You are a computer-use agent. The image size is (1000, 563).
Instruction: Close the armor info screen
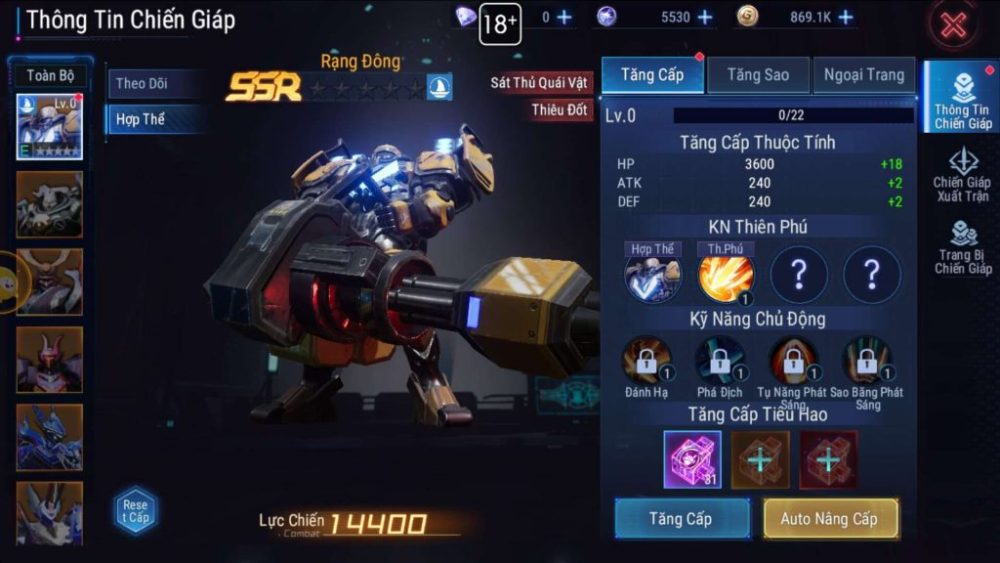[953, 26]
